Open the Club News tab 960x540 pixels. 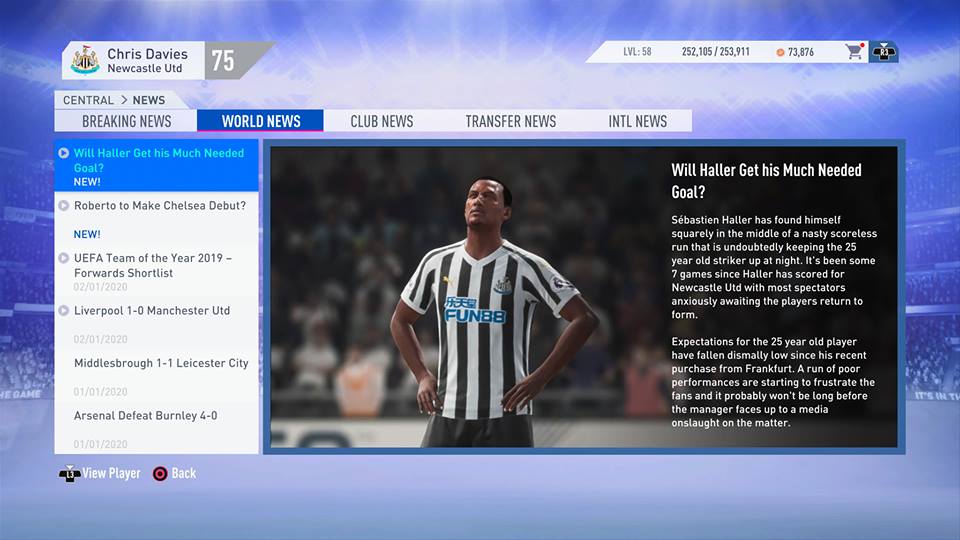click(381, 121)
